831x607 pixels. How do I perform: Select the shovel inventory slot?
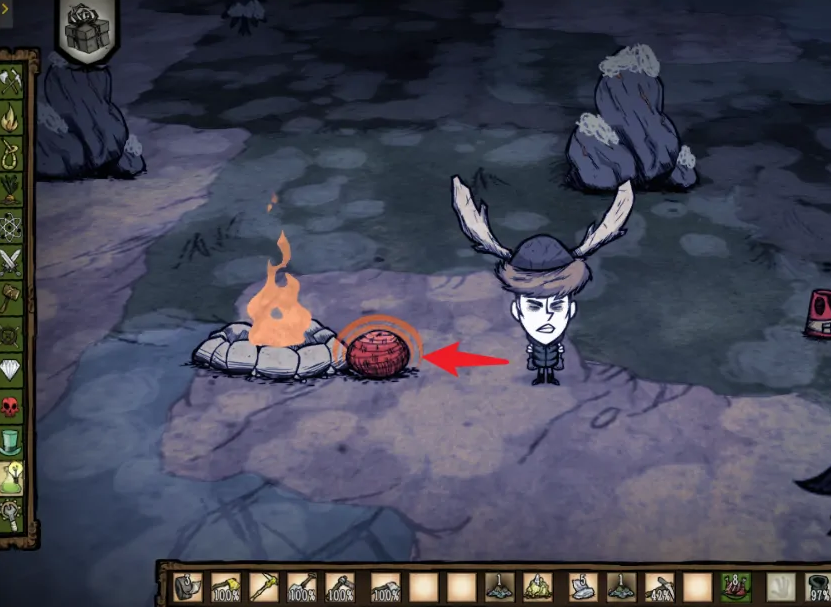(x=302, y=587)
